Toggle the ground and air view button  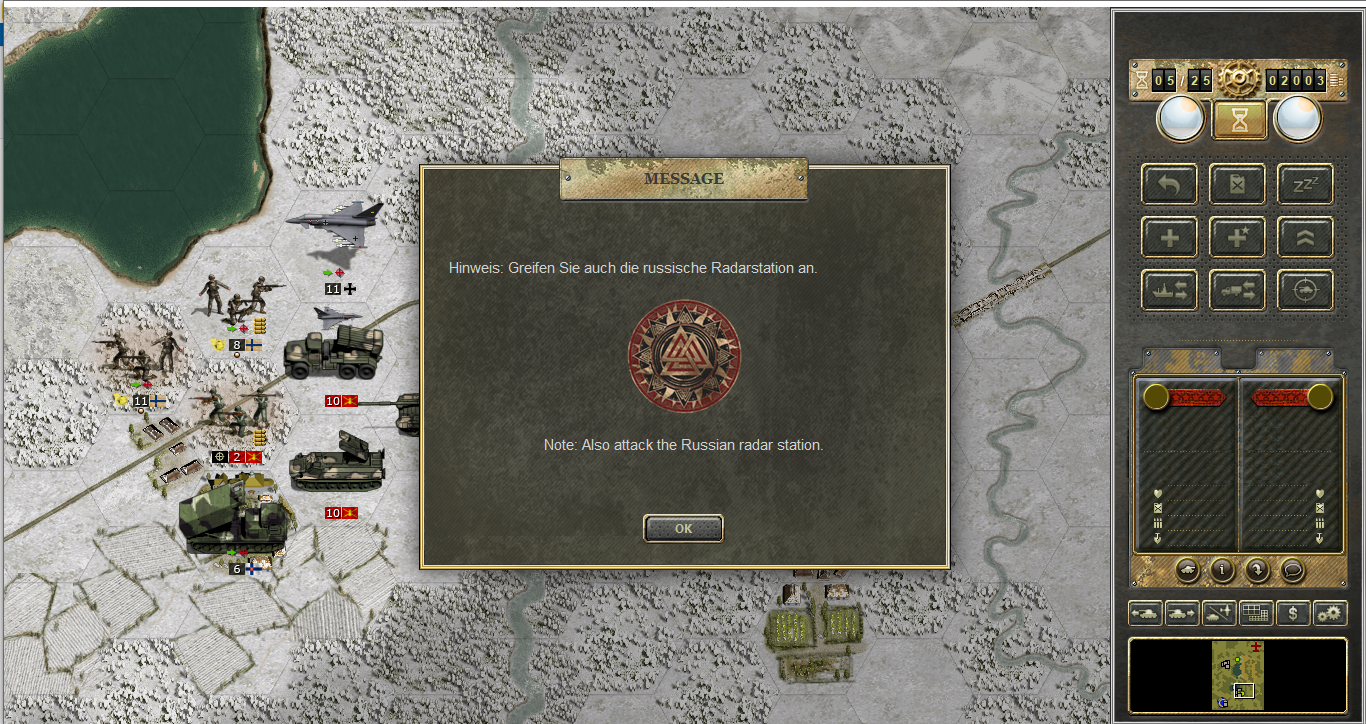click(1219, 613)
